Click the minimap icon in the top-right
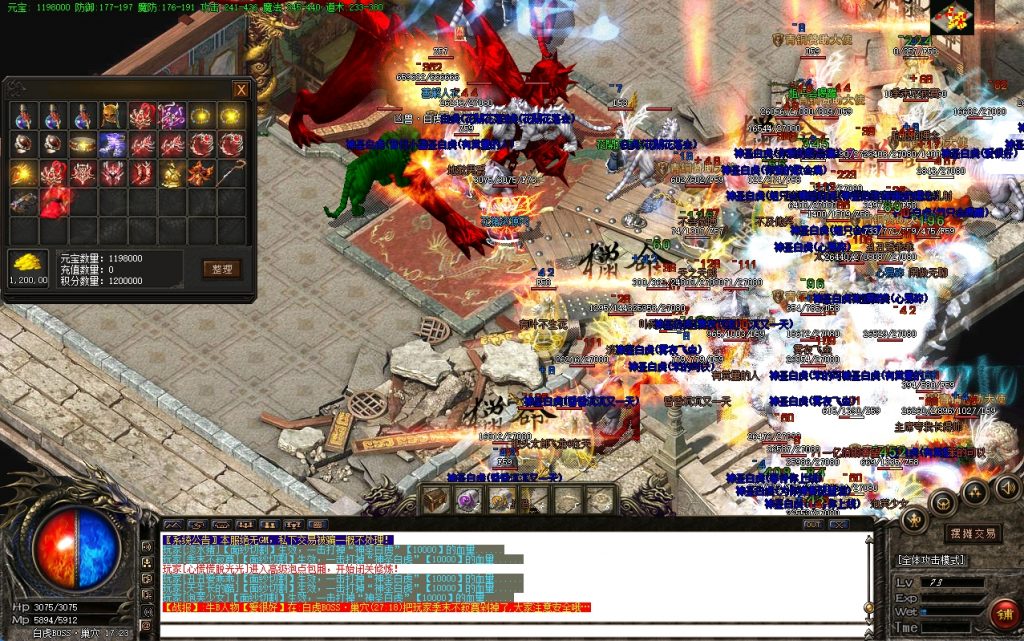Screen dimensions: 1024x641 [951, 17]
